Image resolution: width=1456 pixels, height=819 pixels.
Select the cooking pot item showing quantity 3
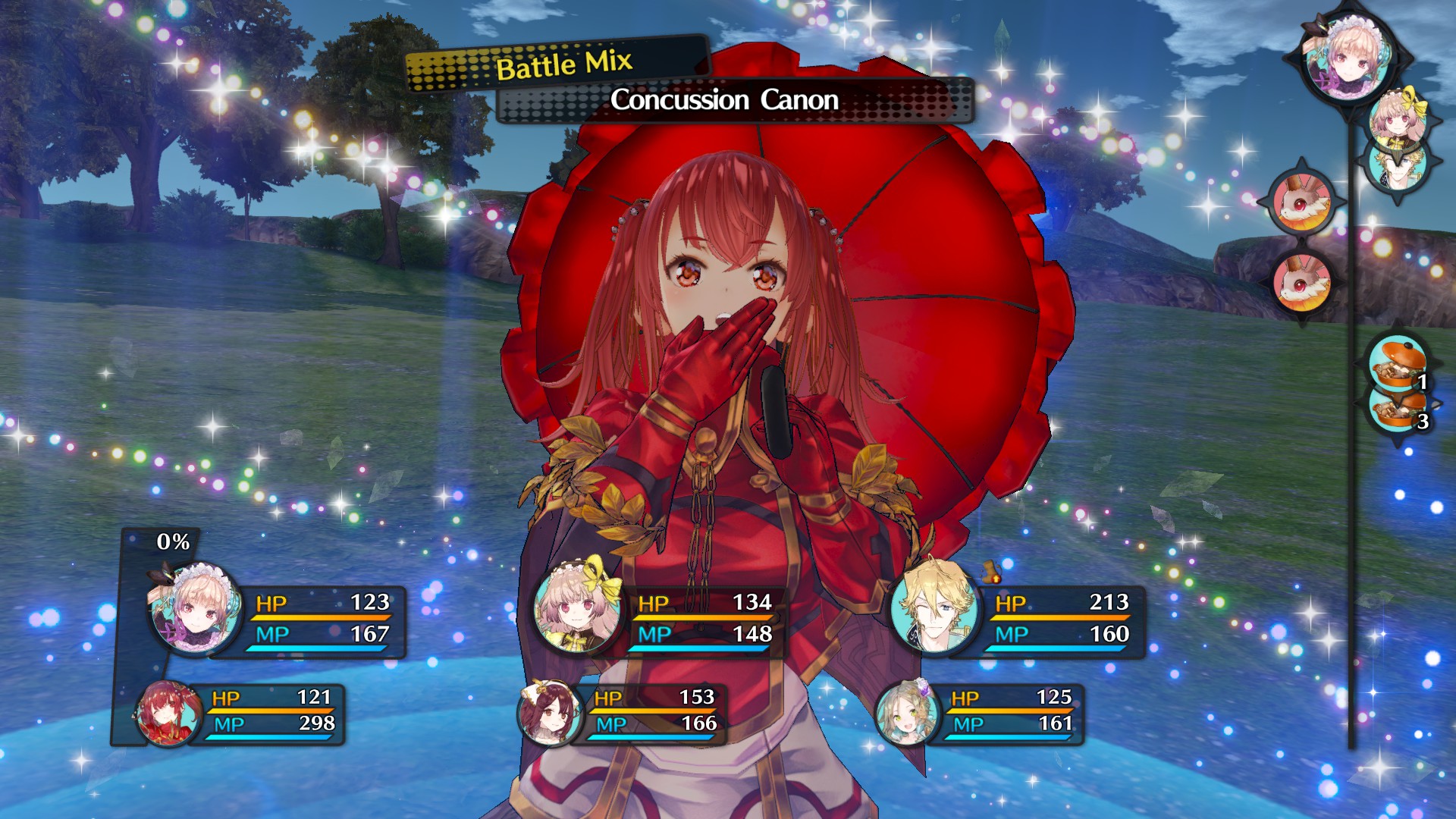(1394, 413)
